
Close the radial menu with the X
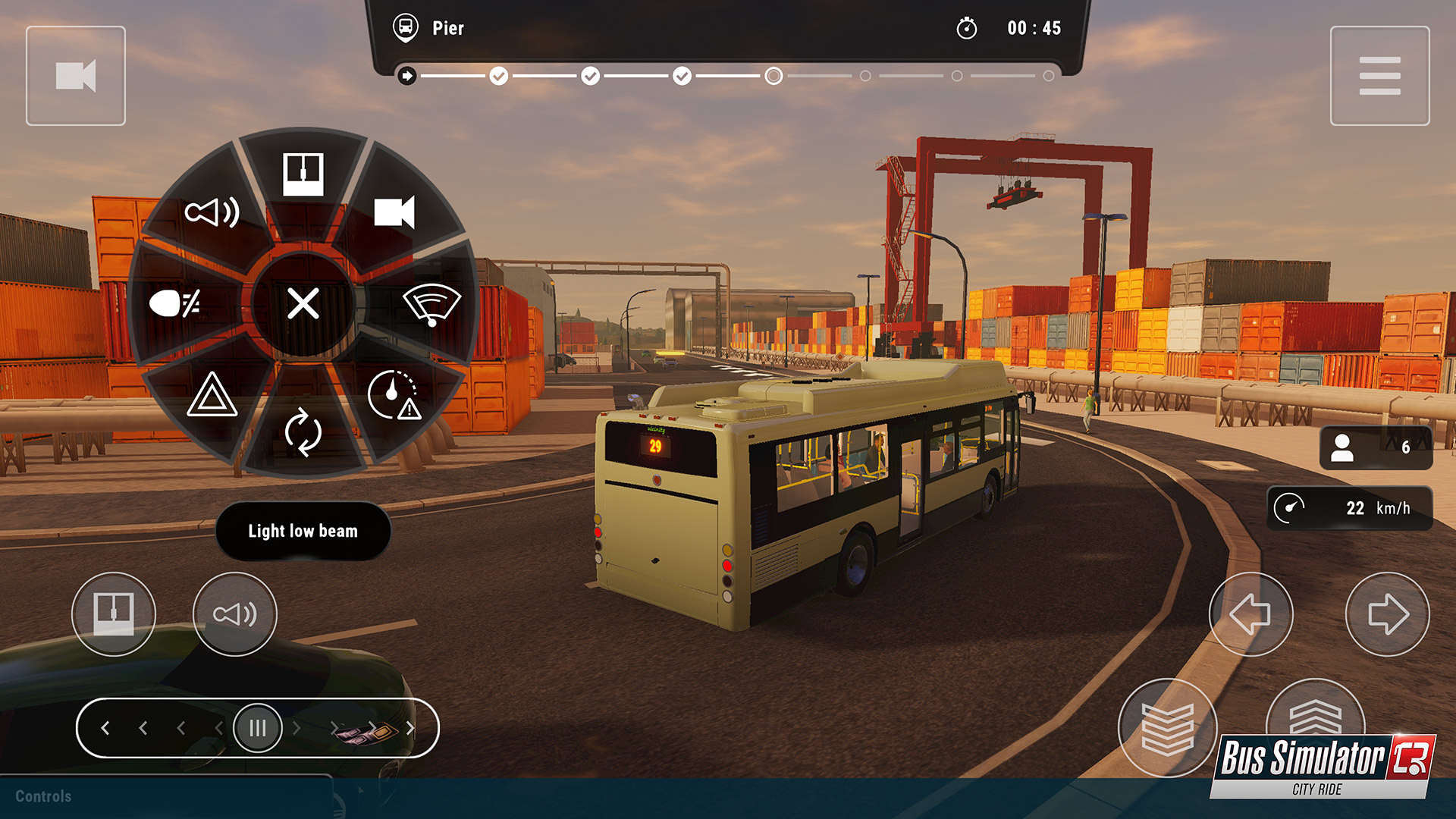[303, 306]
